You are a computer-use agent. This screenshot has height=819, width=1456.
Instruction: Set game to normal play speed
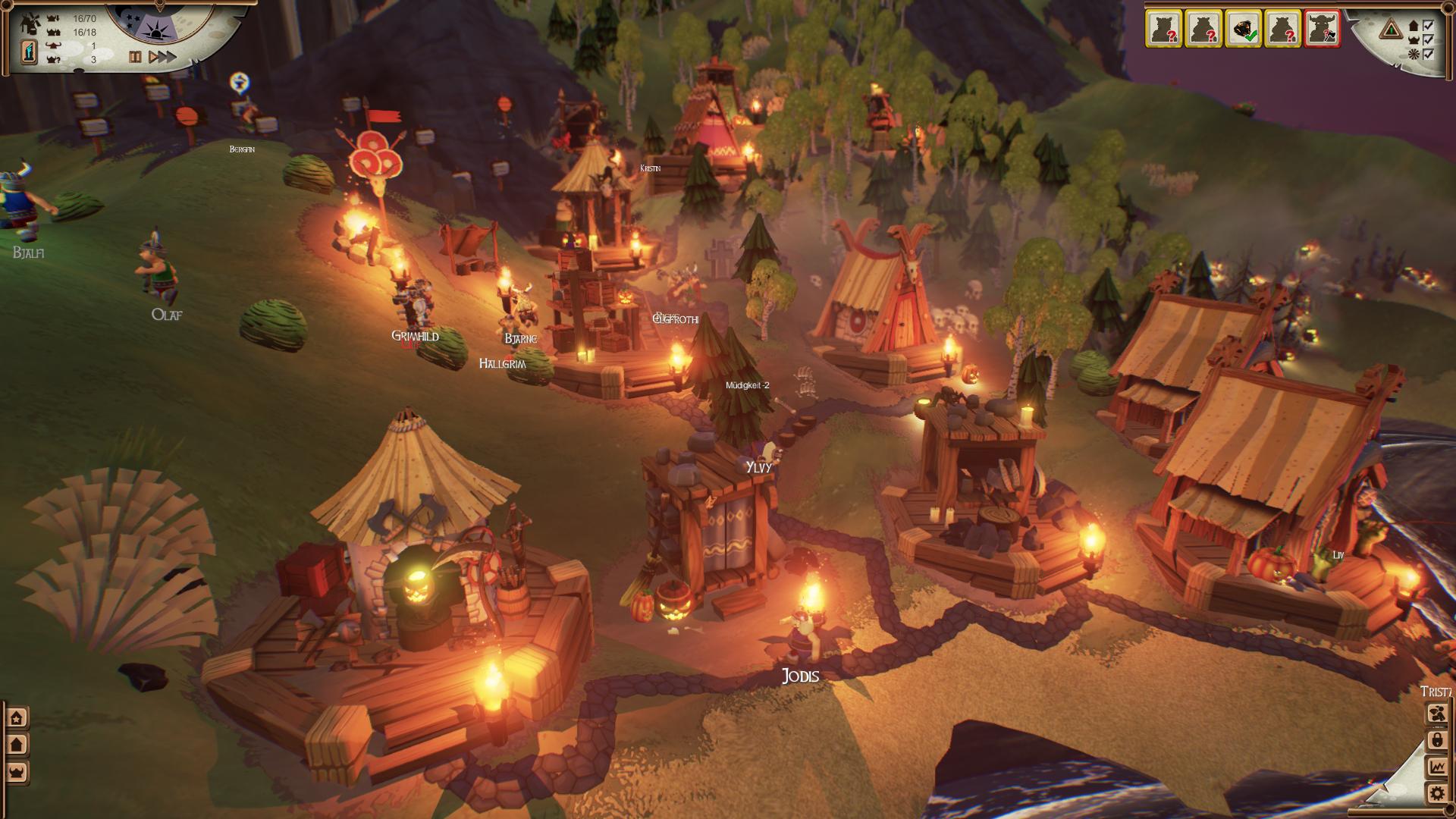pyautogui.click(x=152, y=57)
